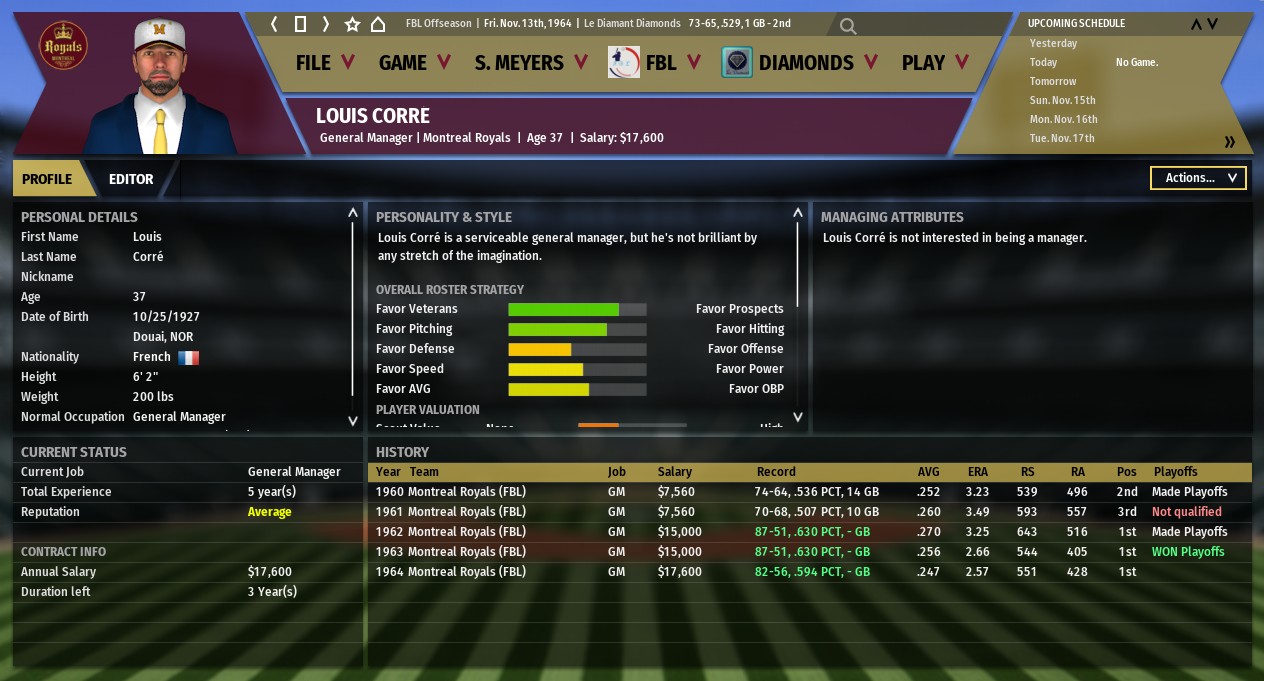The width and height of the screenshot is (1264, 681).
Task: Bookmark page with the star icon
Action: [x=352, y=24]
